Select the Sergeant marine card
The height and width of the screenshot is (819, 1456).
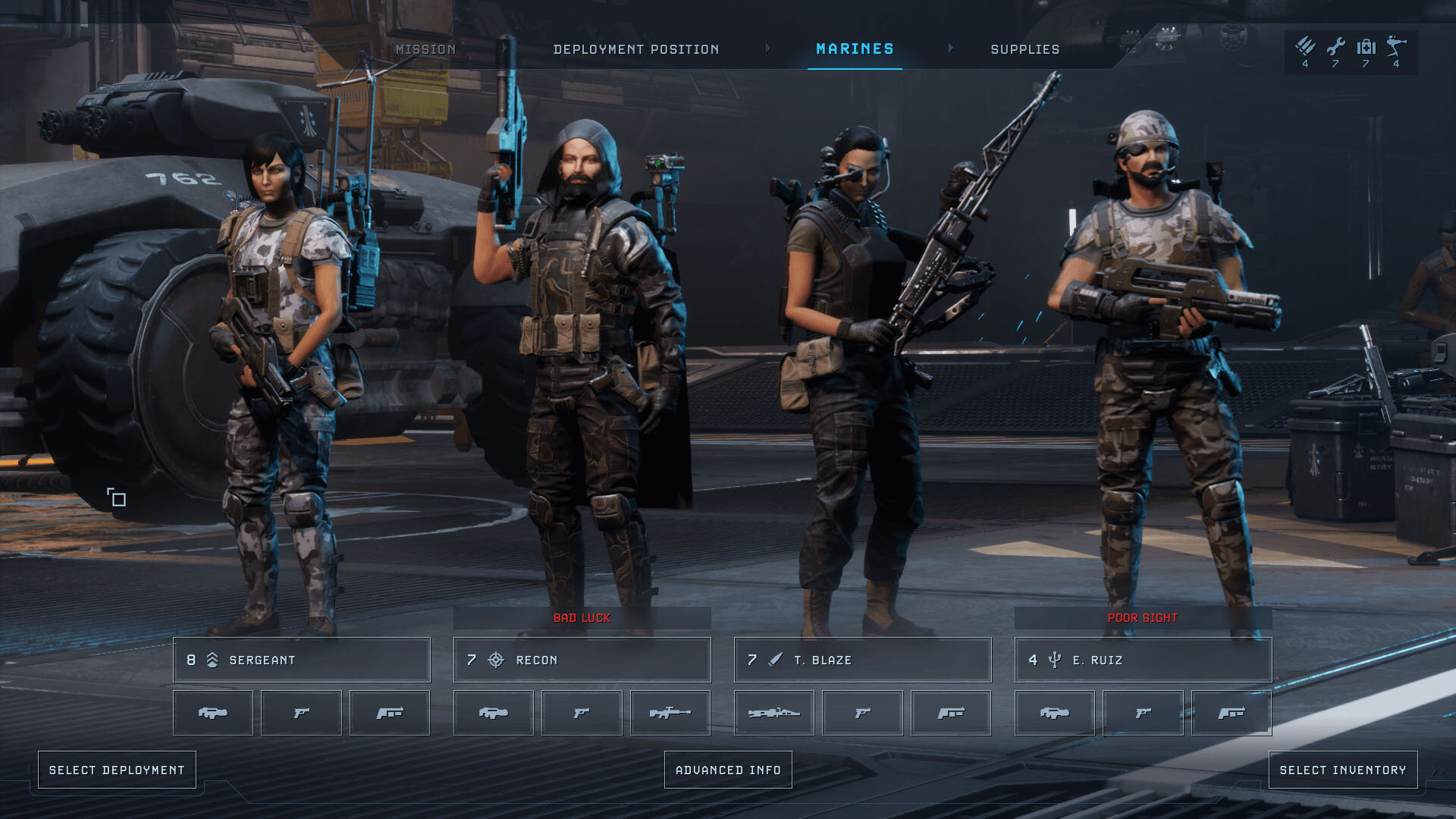click(x=301, y=660)
